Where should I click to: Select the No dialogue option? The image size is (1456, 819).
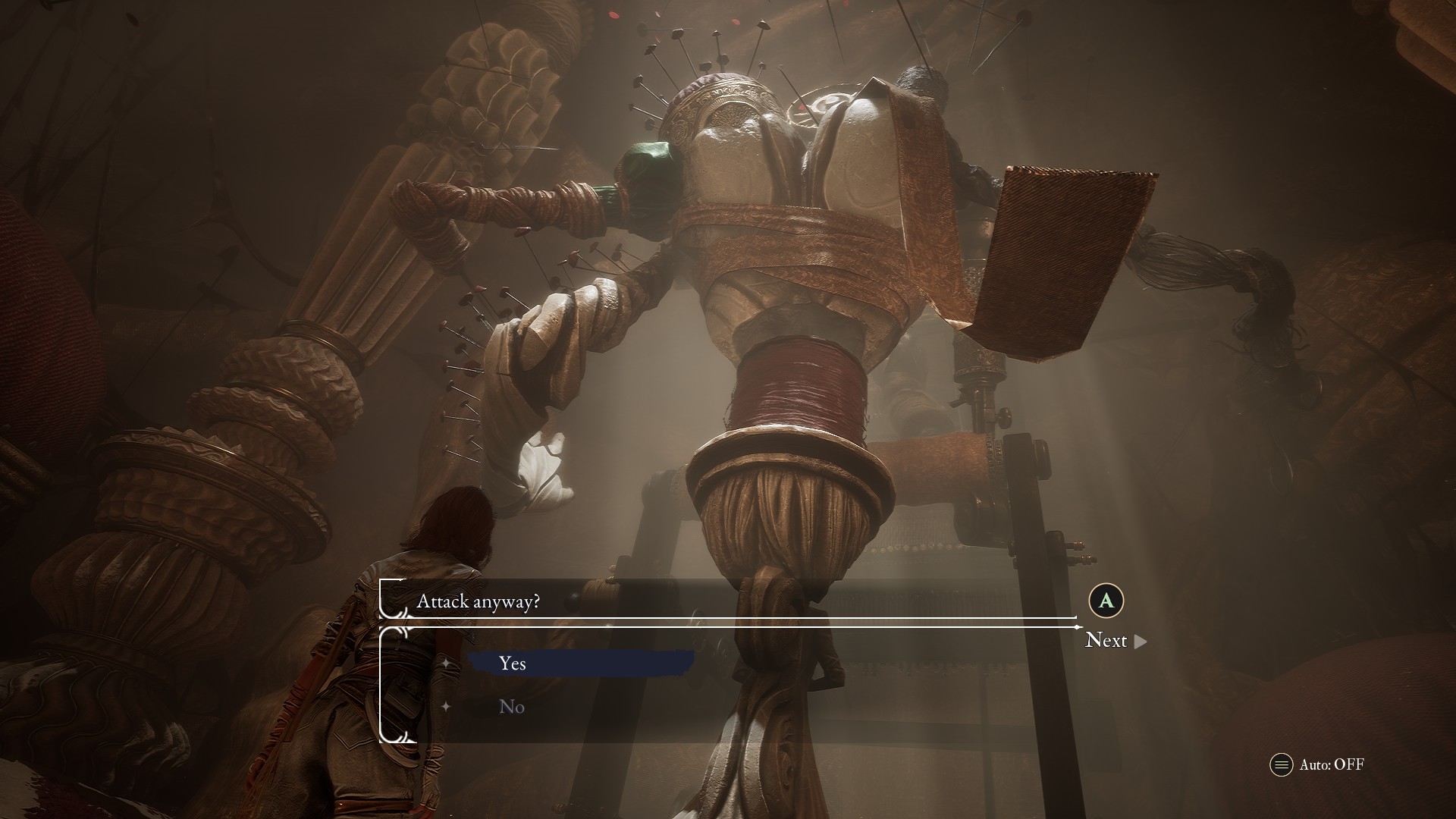pos(513,707)
